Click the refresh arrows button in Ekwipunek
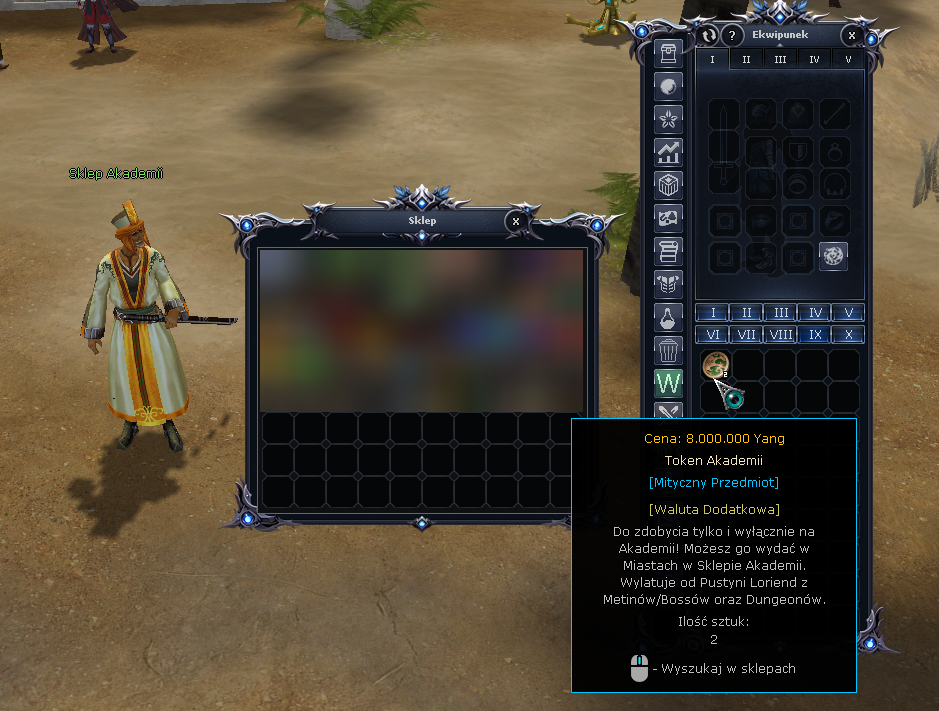Viewport: 939px width, 711px height. [x=709, y=36]
